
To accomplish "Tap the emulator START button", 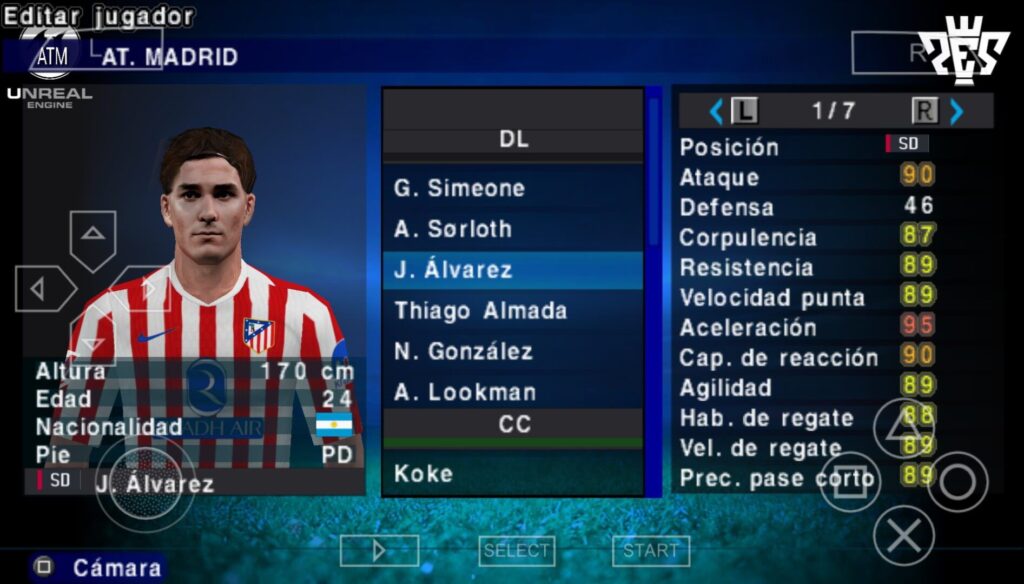I will 650,550.
